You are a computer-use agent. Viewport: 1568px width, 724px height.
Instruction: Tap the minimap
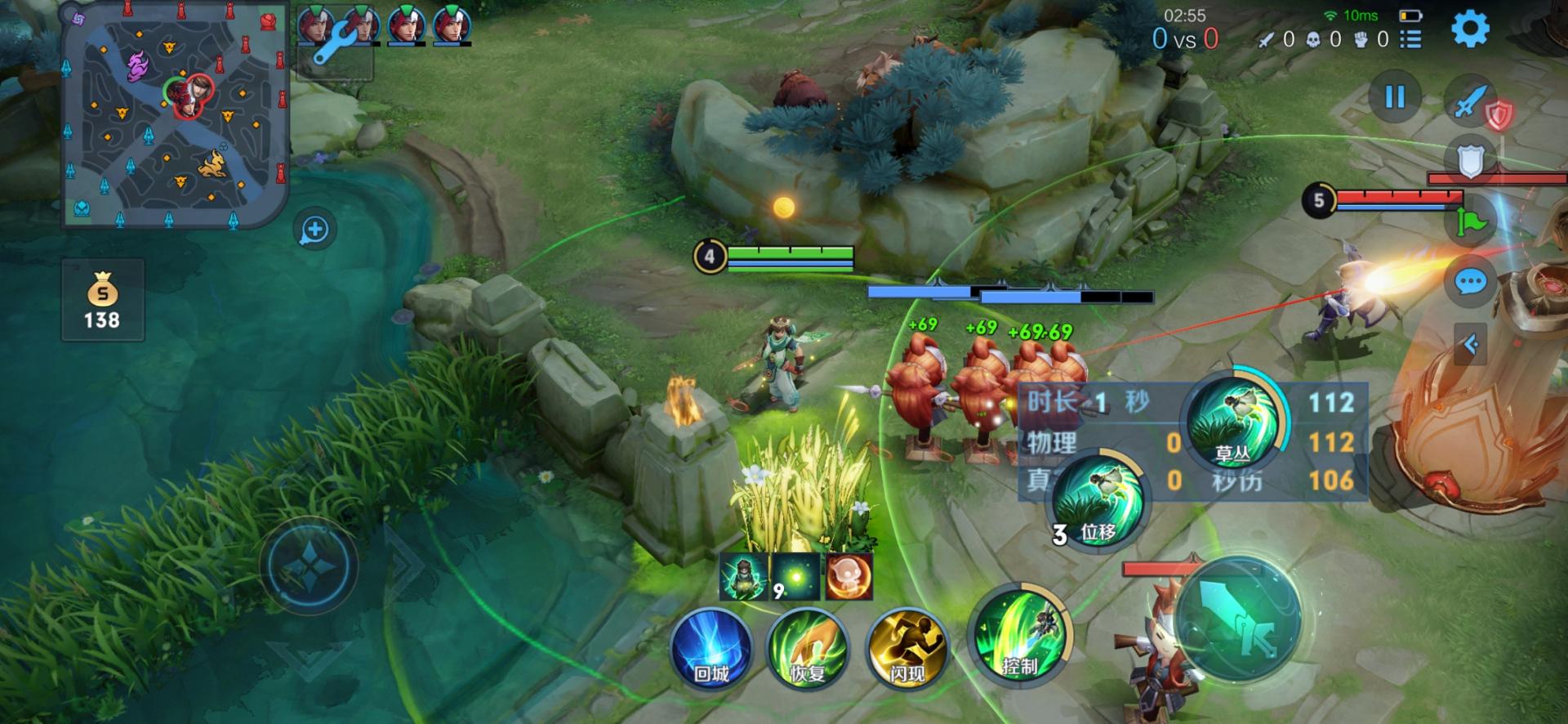176,116
